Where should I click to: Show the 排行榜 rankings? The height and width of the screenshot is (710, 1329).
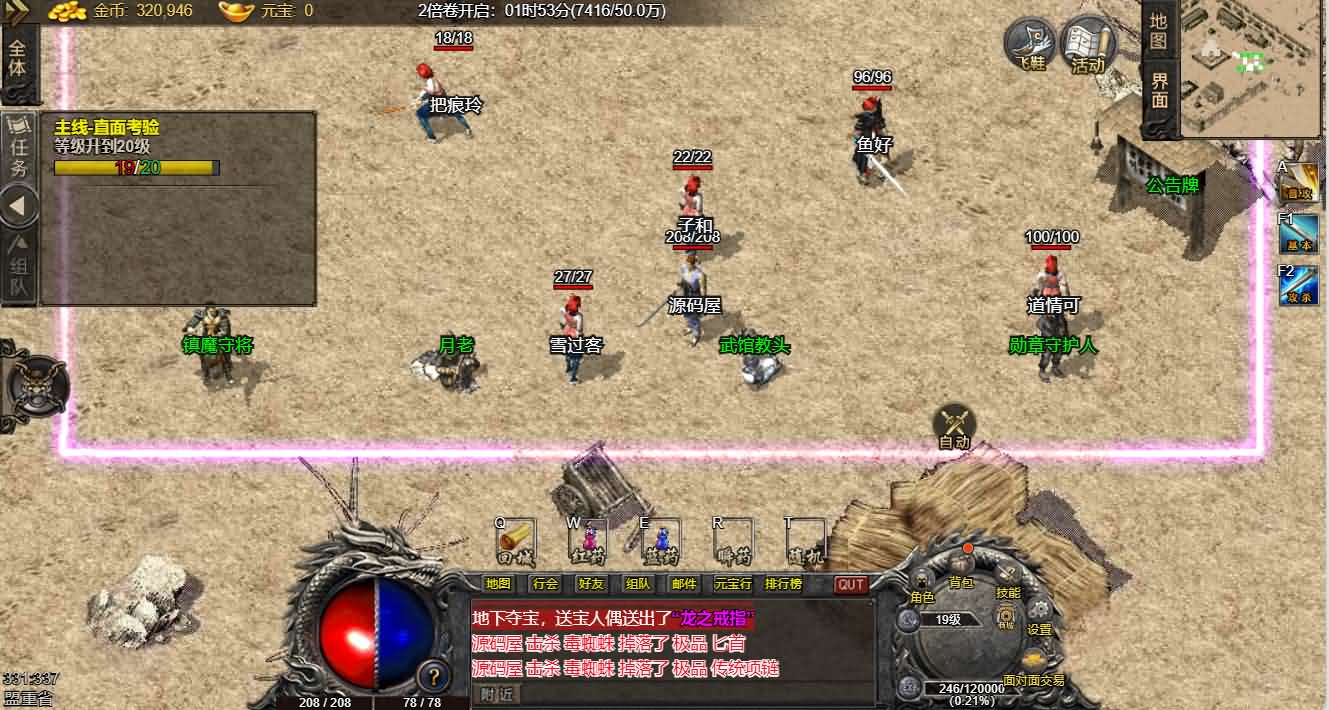click(x=783, y=584)
